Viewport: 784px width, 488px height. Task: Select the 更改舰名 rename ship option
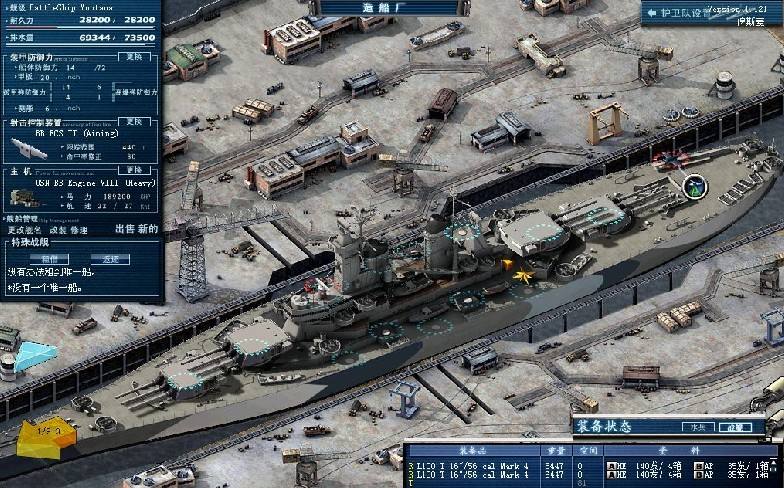[x=22, y=230]
